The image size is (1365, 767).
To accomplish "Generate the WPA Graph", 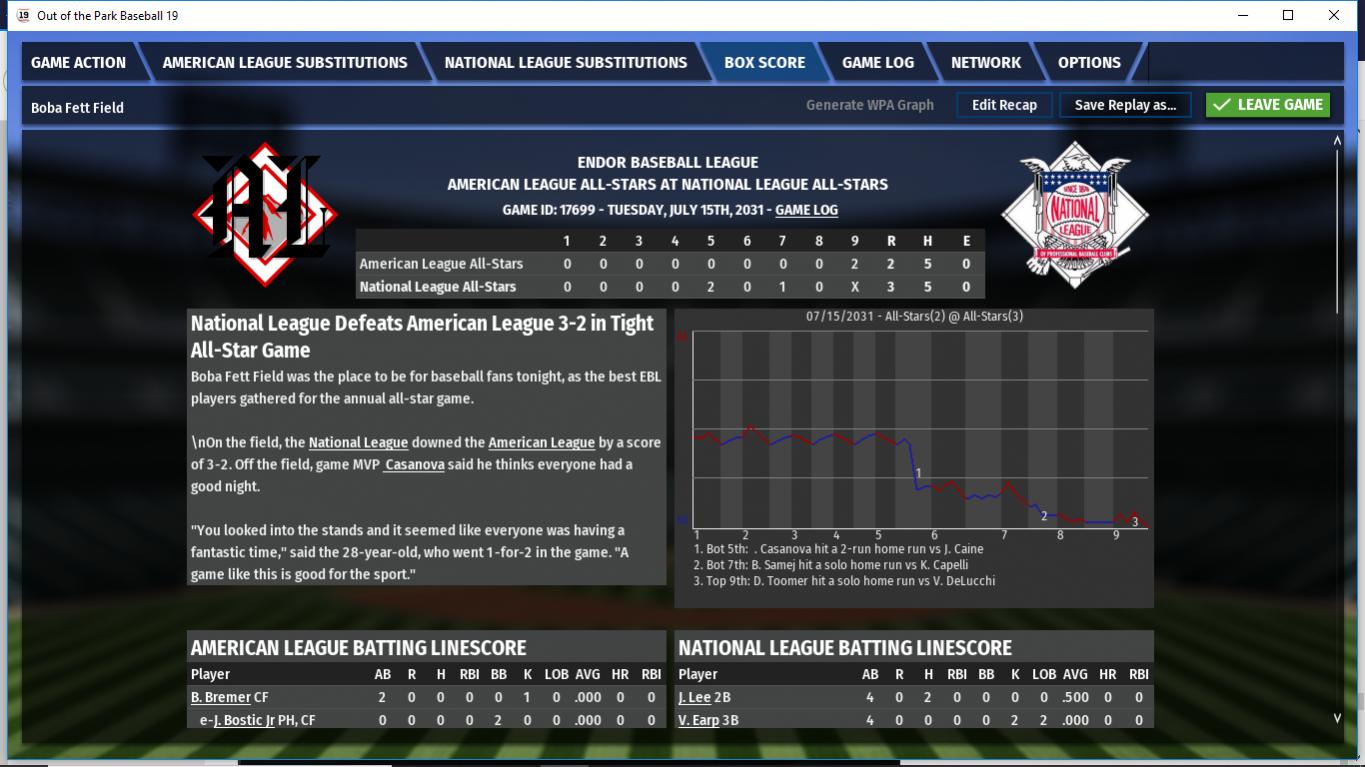I will click(869, 105).
